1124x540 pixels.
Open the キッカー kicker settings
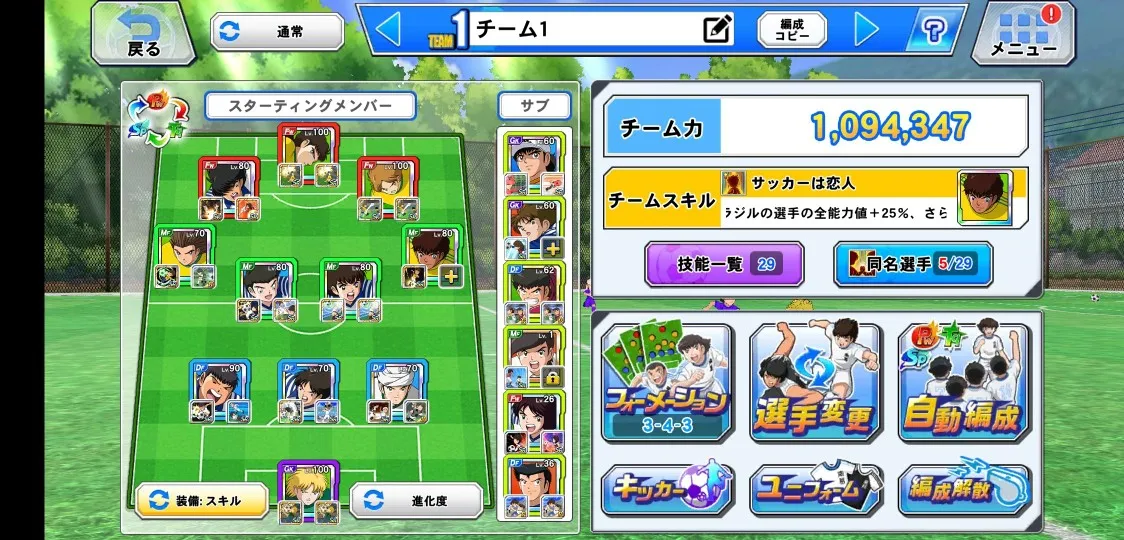(x=667, y=490)
